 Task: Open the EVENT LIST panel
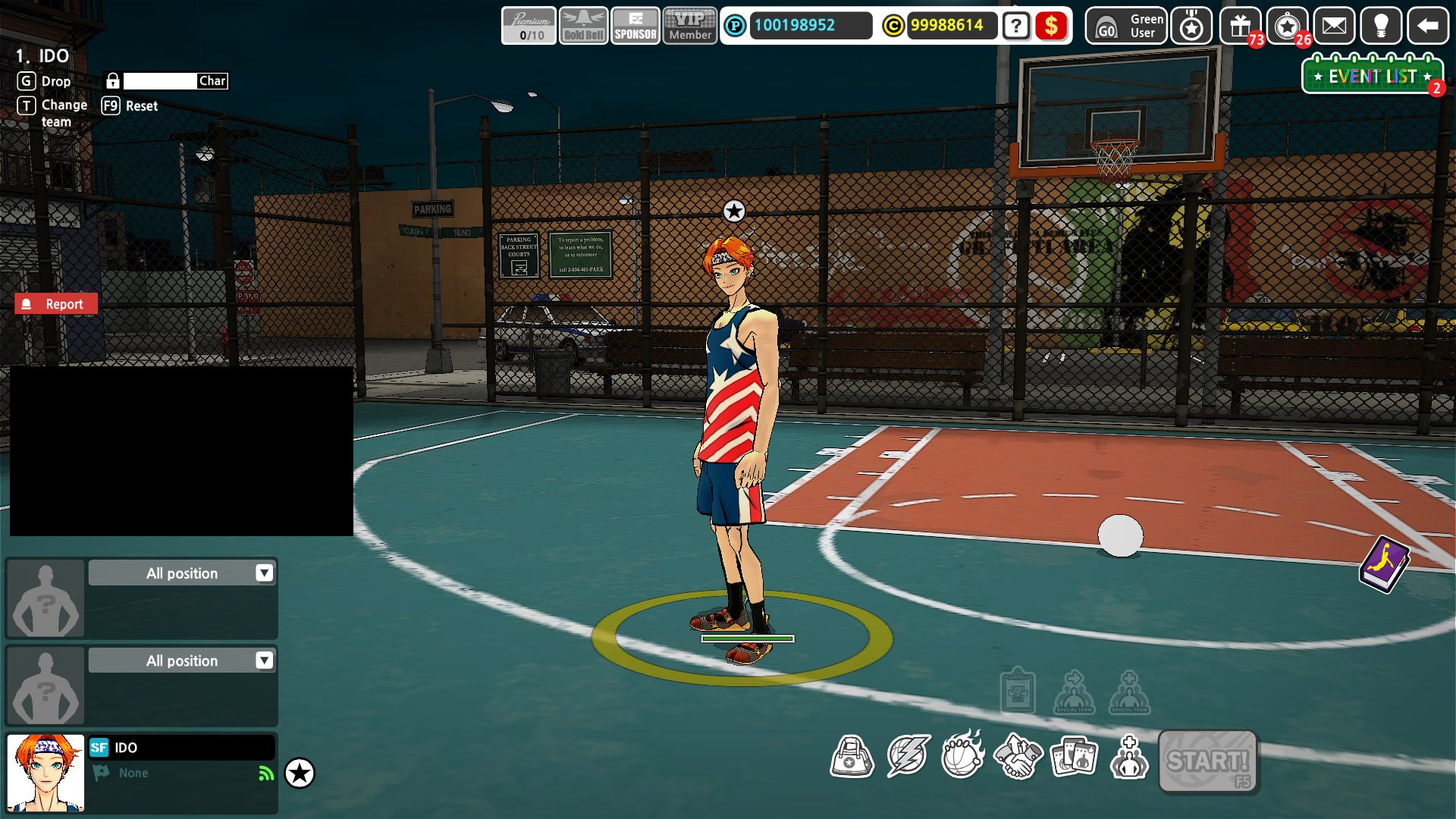(x=1369, y=75)
